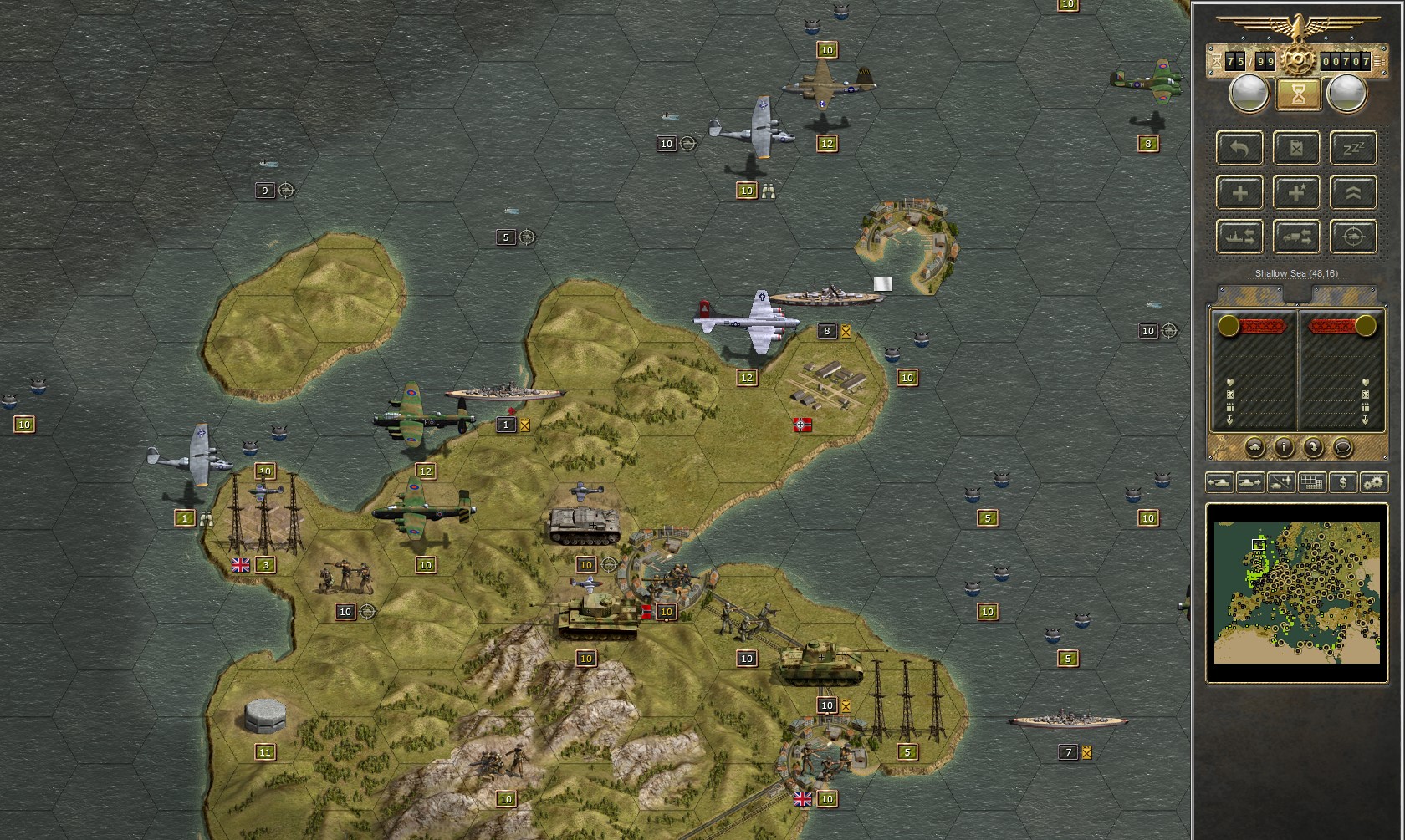Open the message log speech bubble
This screenshot has width=1405, height=840.
[x=1343, y=446]
